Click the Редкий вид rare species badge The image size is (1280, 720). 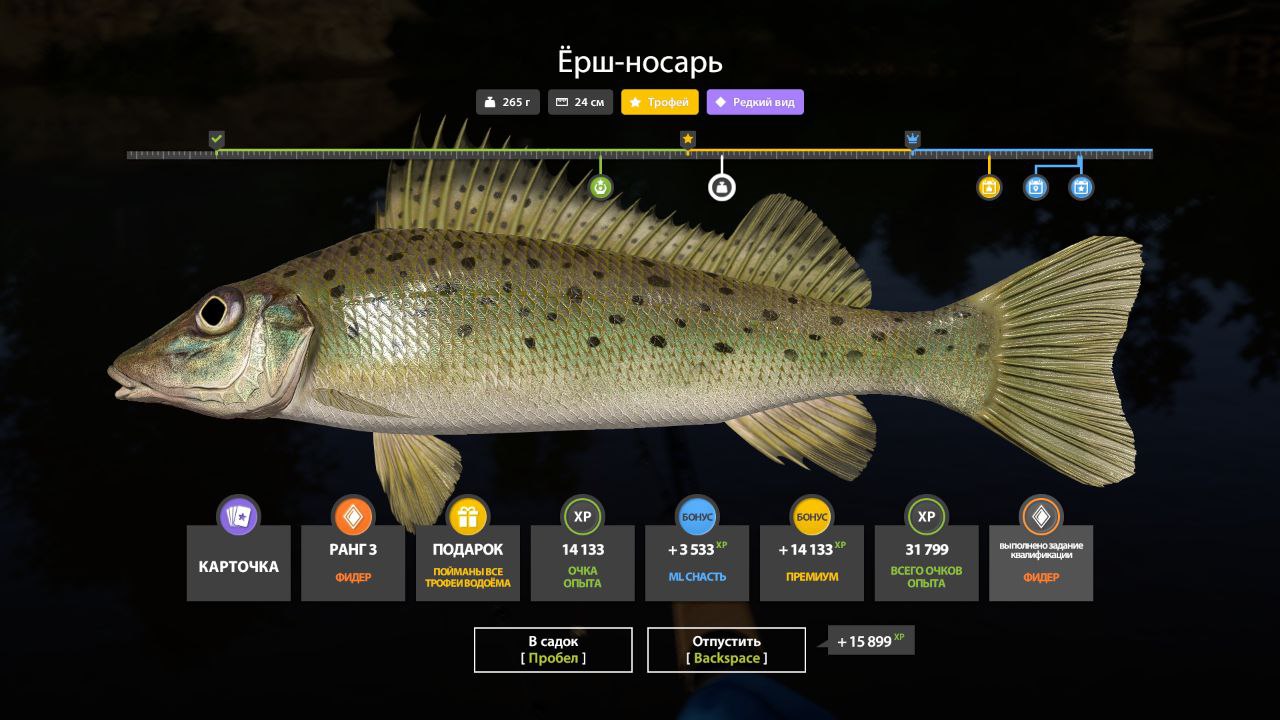click(755, 102)
